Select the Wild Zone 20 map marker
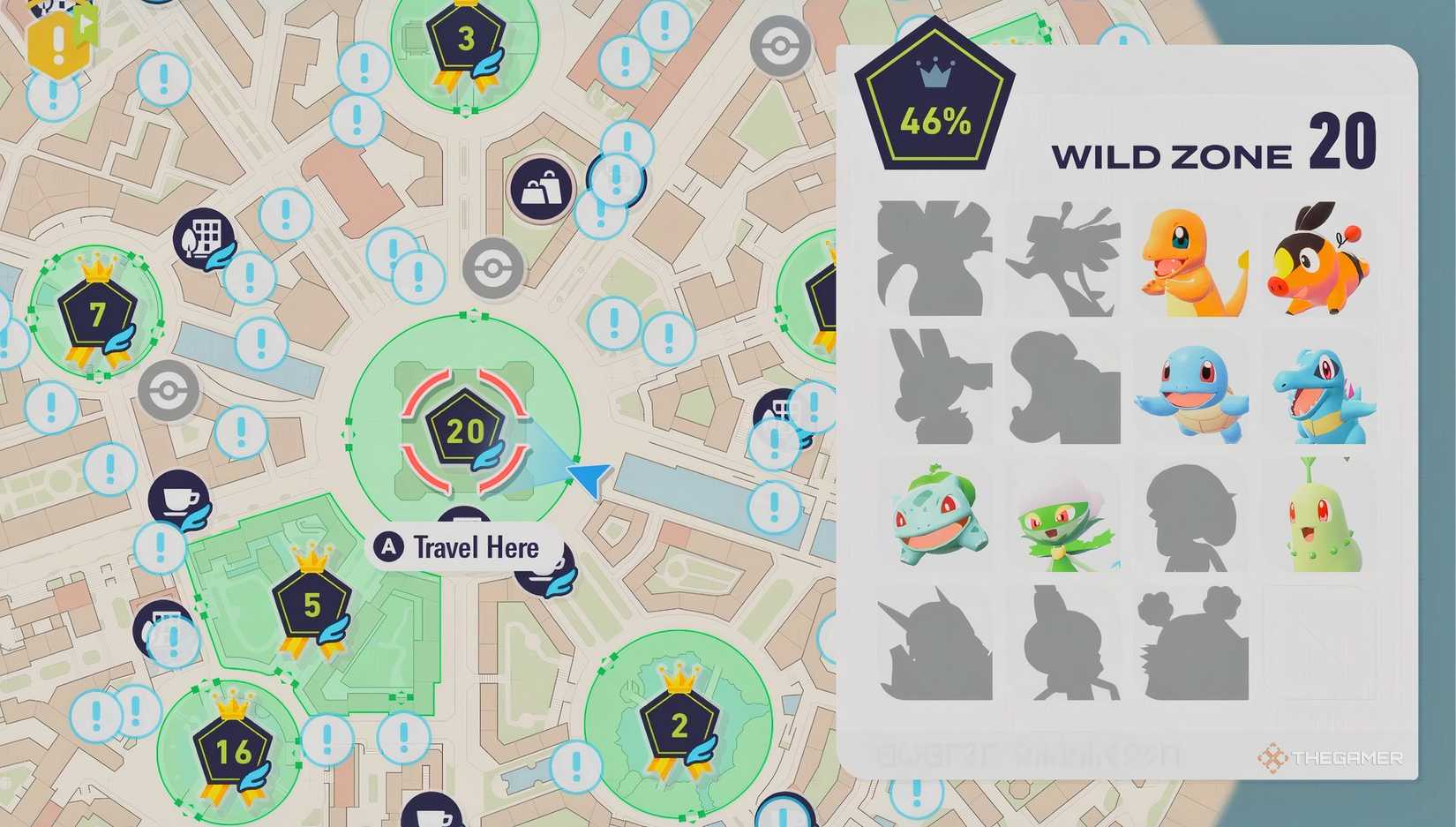Viewport: 1456px width, 827px height. point(465,431)
